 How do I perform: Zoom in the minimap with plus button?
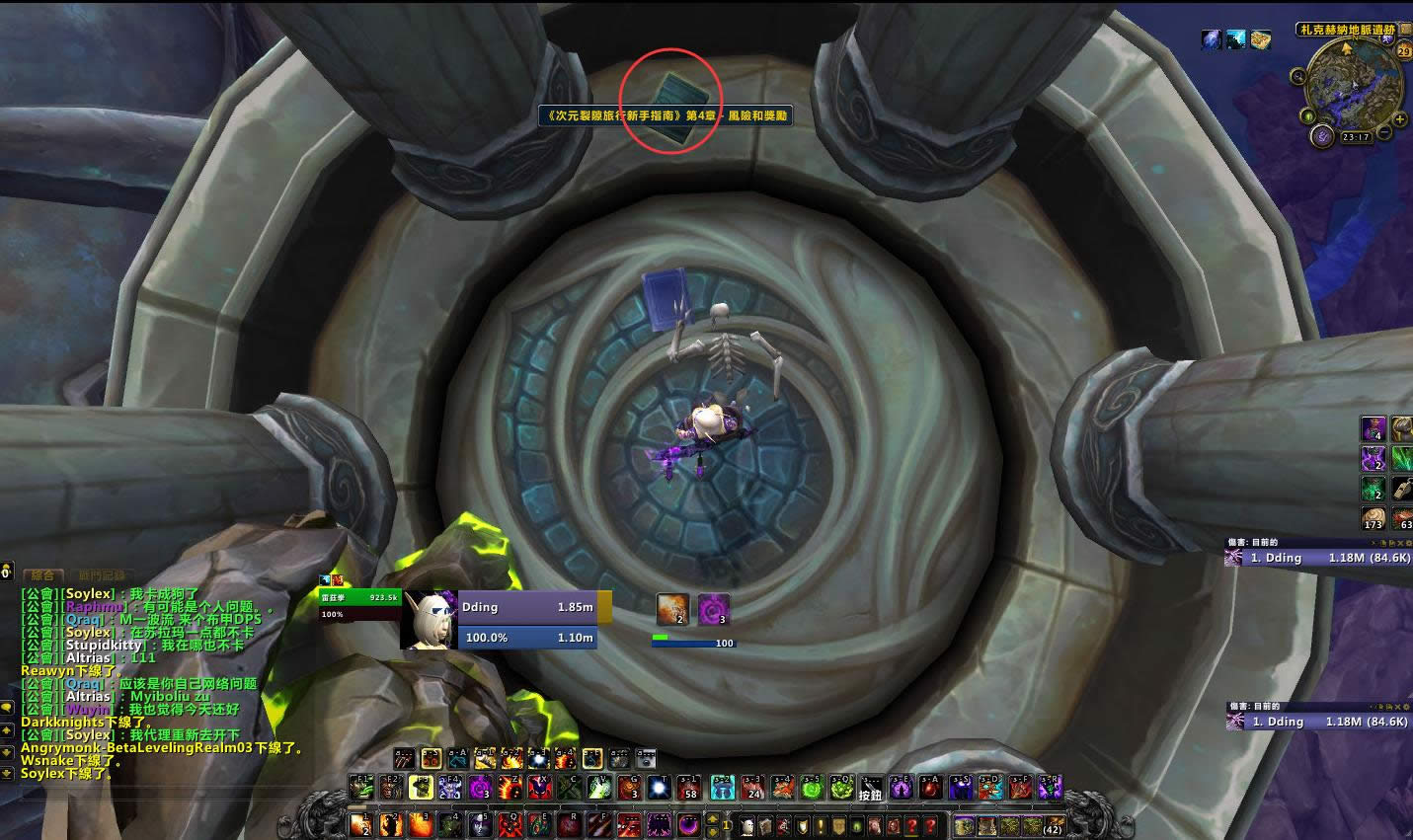click(x=1400, y=119)
